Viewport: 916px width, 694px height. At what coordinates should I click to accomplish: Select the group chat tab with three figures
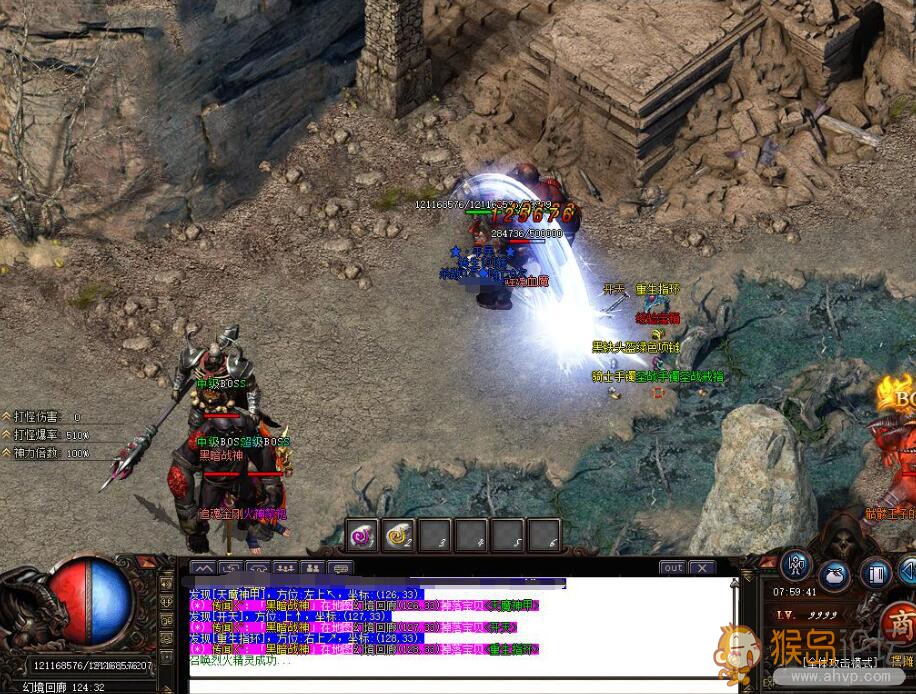click(x=286, y=567)
